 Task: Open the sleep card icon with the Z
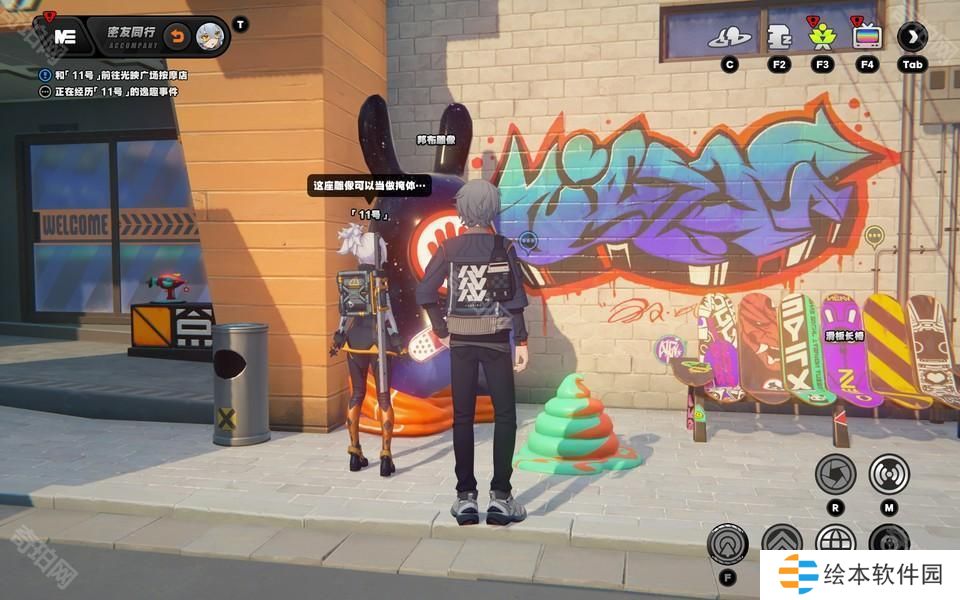(x=779, y=38)
